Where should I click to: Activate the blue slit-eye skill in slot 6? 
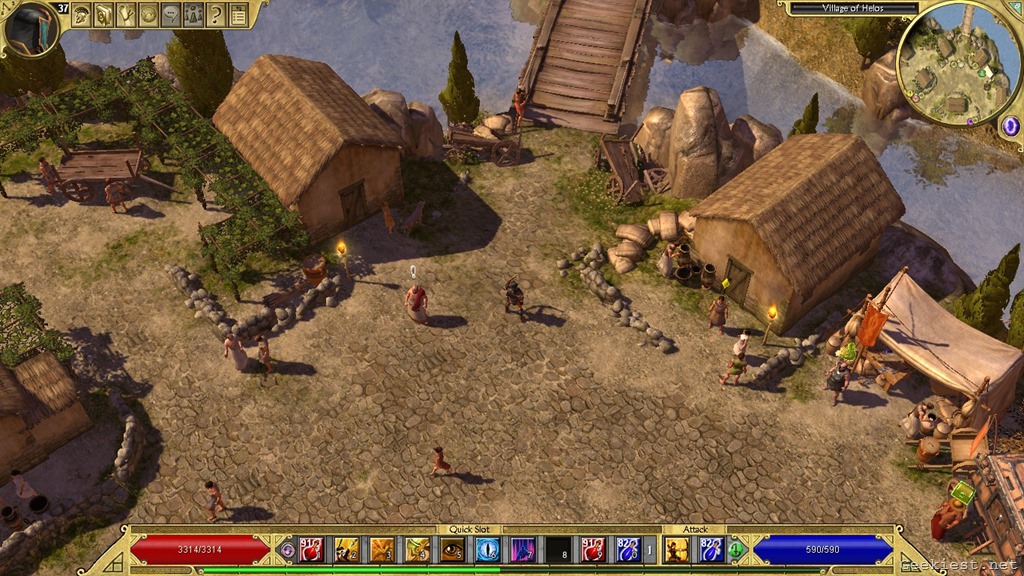pos(487,549)
